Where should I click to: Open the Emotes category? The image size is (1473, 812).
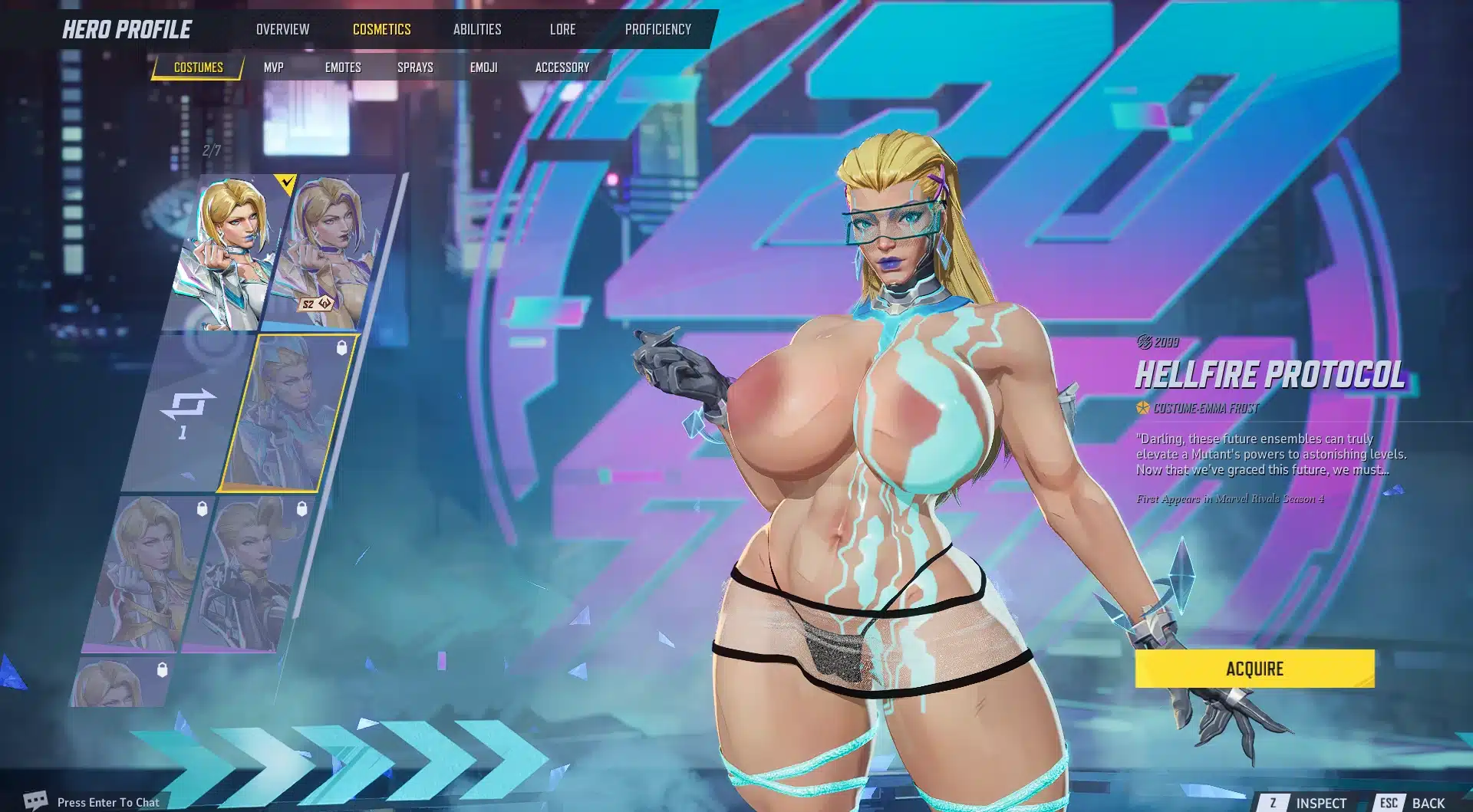click(x=342, y=67)
